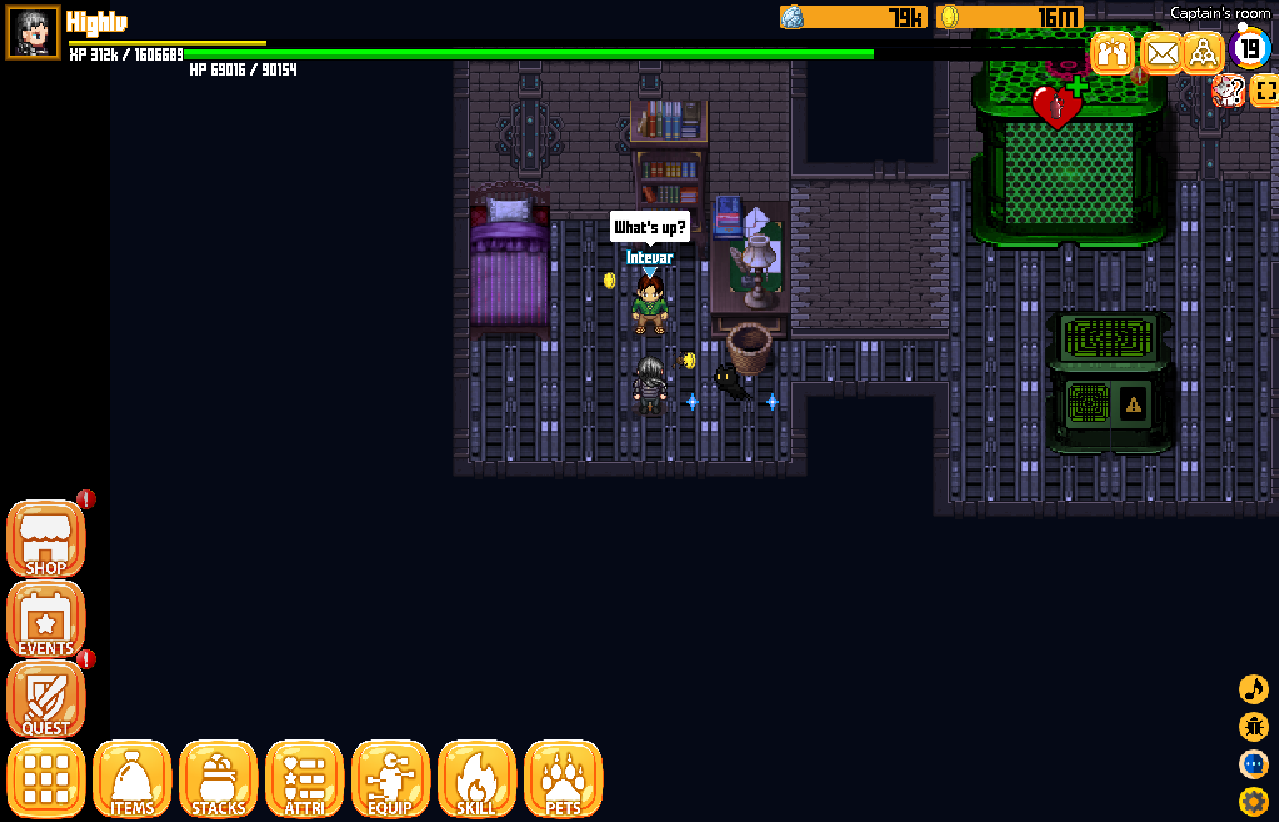Open the Equip screen
This screenshot has height=822, width=1279.
pos(390,779)
